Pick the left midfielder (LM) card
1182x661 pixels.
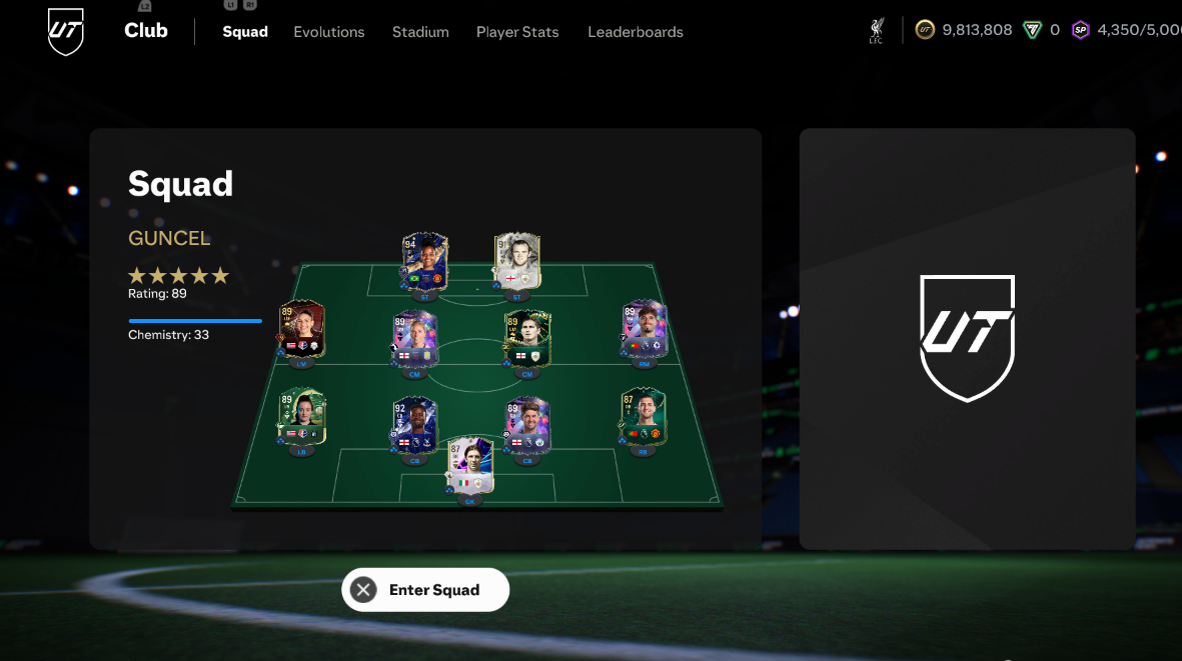tap(302, 328)
